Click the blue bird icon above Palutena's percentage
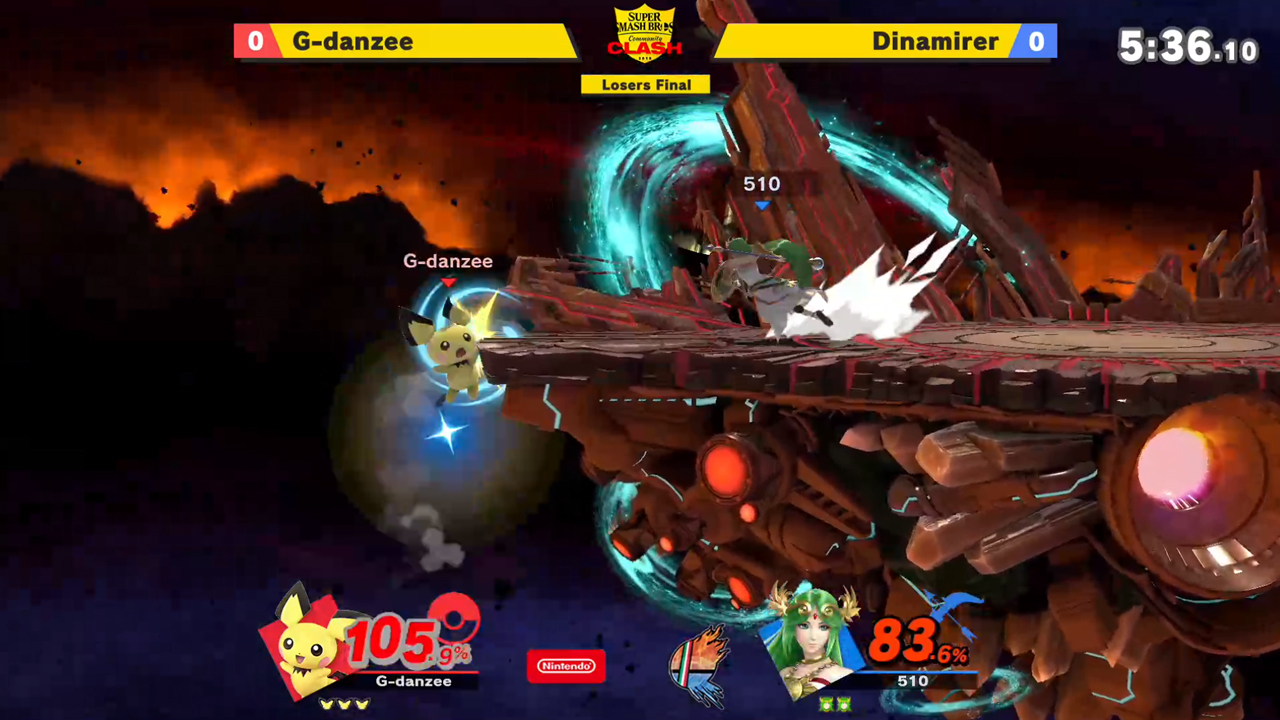 point(948,607)
